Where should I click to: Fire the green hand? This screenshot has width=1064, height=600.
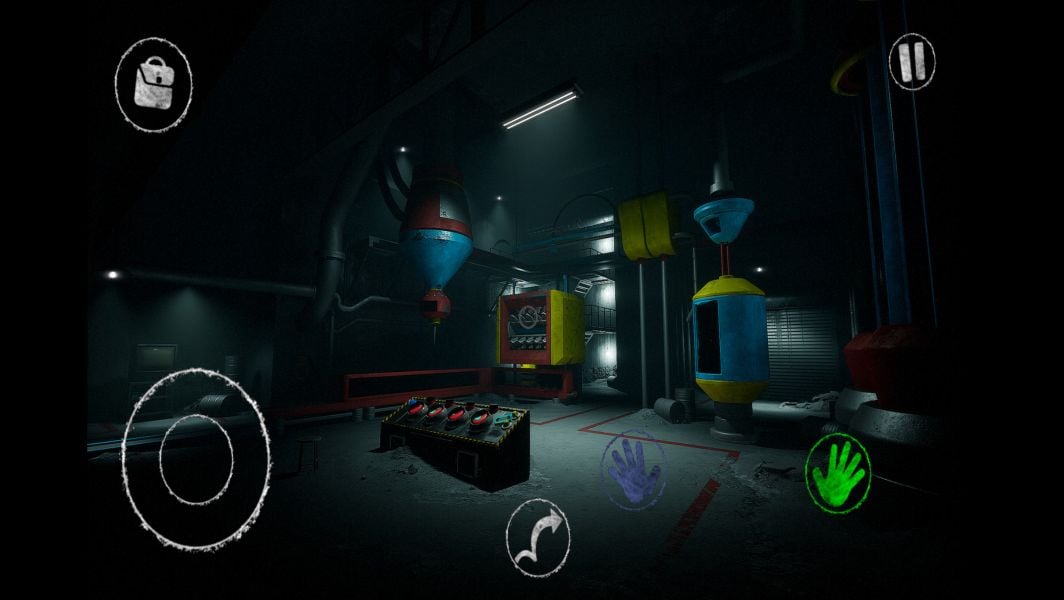(x=838, y=472)
